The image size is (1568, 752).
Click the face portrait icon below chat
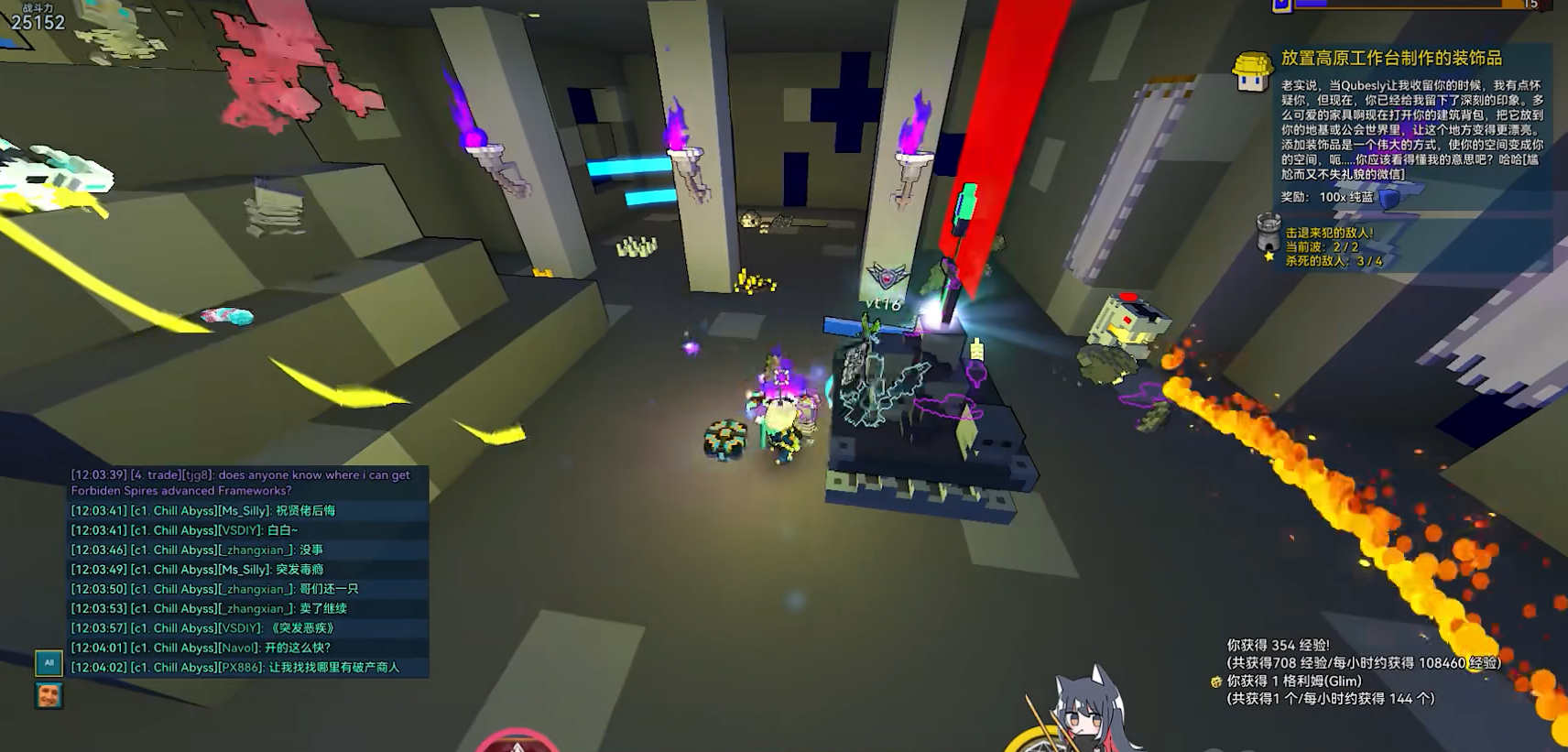[49, 695]
